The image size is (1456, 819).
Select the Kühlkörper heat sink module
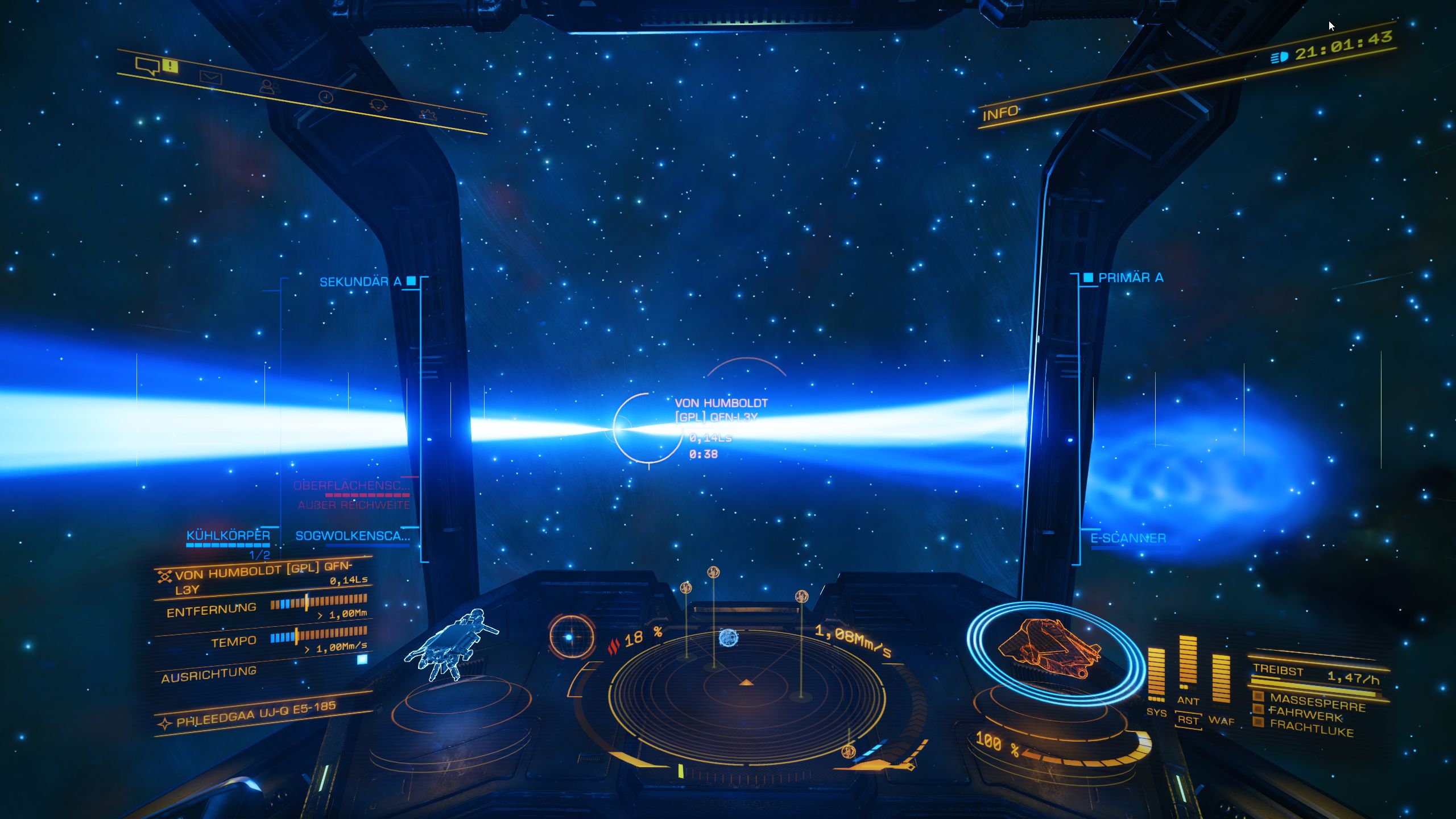point(228,536)
